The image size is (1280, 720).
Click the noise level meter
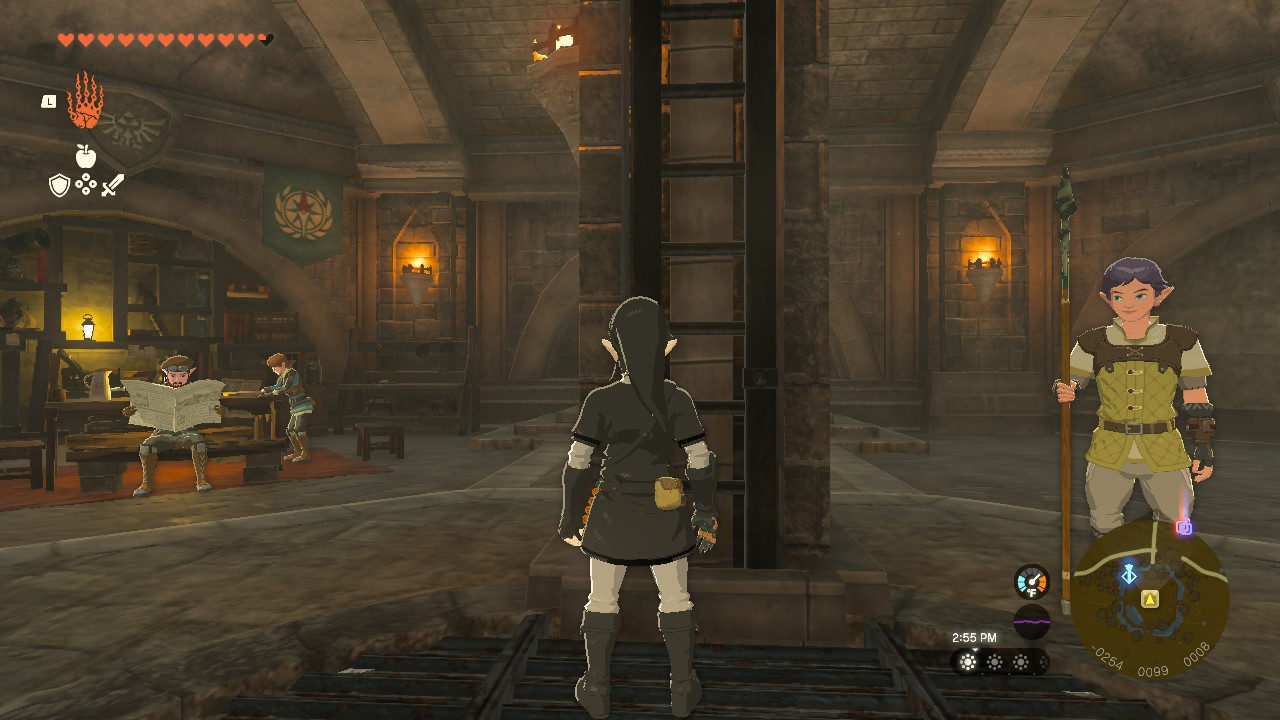click(x=1032, y=621)
